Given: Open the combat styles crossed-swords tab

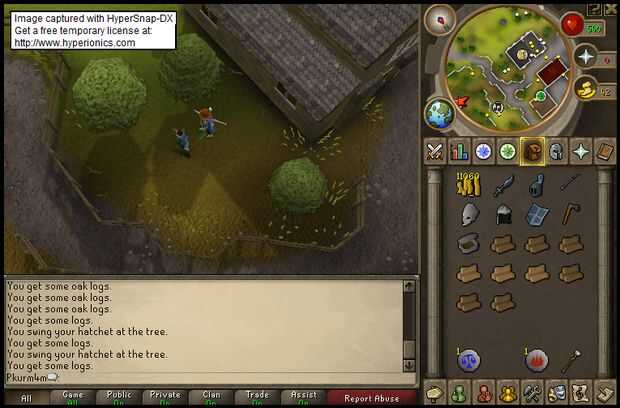Looking at the screenshot, I should pyautogui.click(x=435, y=151).
